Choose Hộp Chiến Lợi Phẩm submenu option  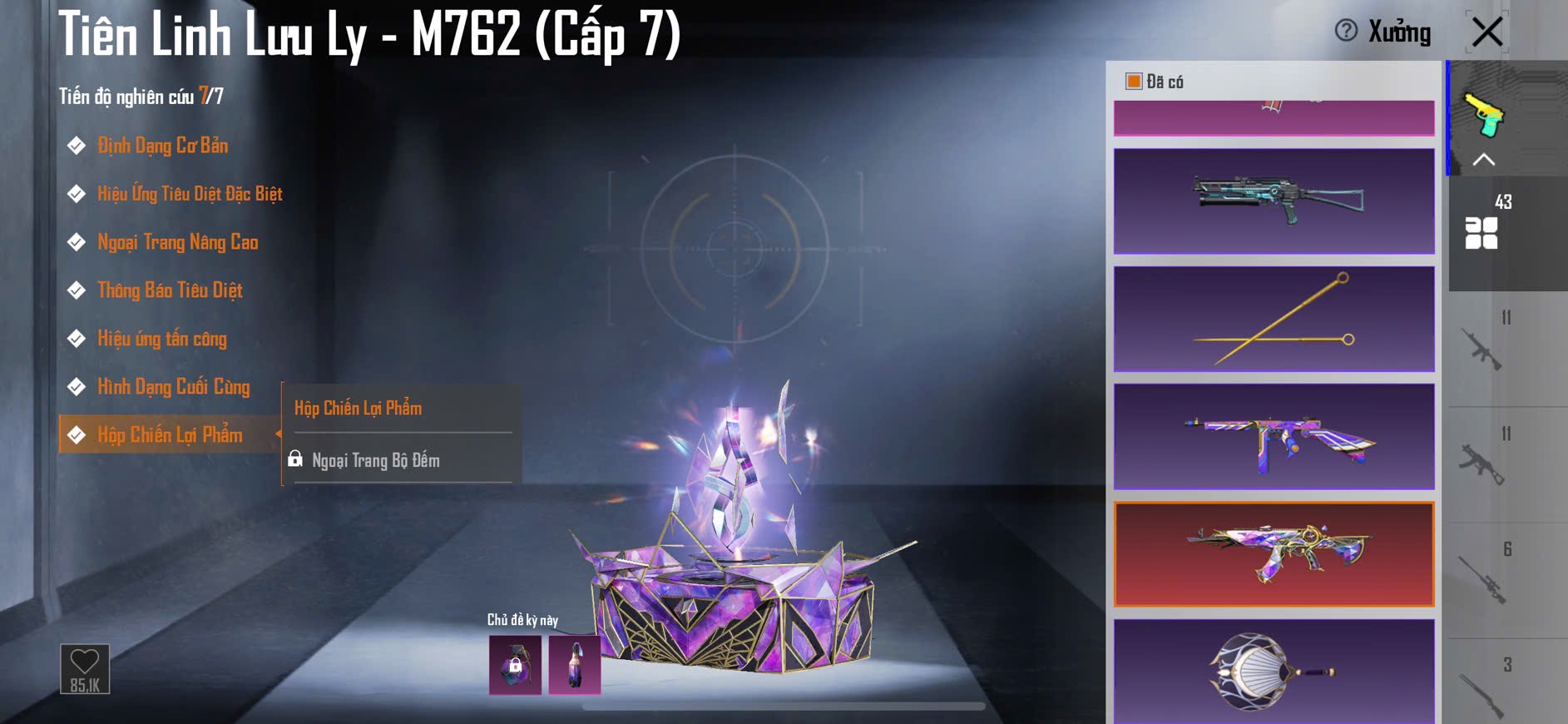[358, 408]
